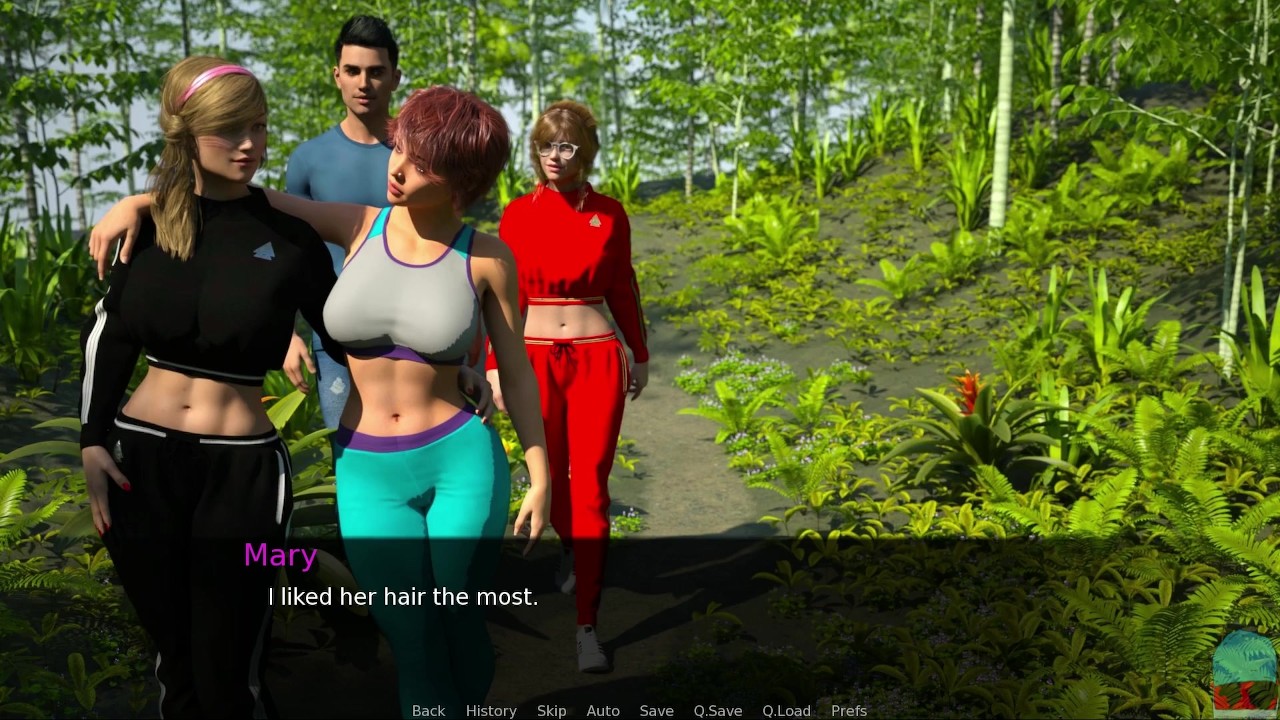Viewport: 1280px width, 720px height.
Task: Quick load with Q.Load
Action: 786,711
